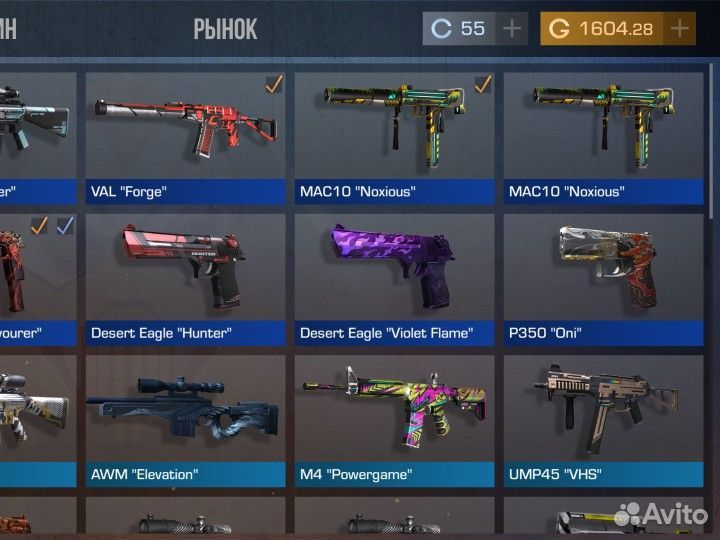Select the MAC10 "Noxious" with orange checkmark
Image resolution: width=720 pixels, height=540 pixels.
[x=396, y=135]
